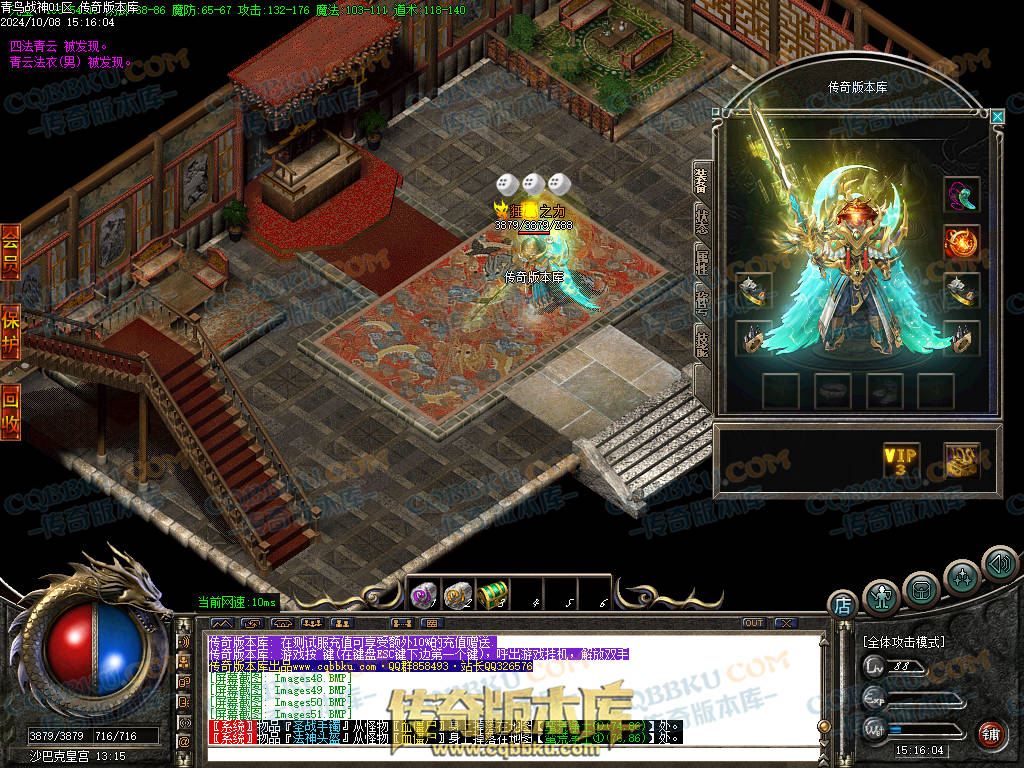Open the character figure round button
Viewport: 1024px width, 768px height.
coord(881,597)
